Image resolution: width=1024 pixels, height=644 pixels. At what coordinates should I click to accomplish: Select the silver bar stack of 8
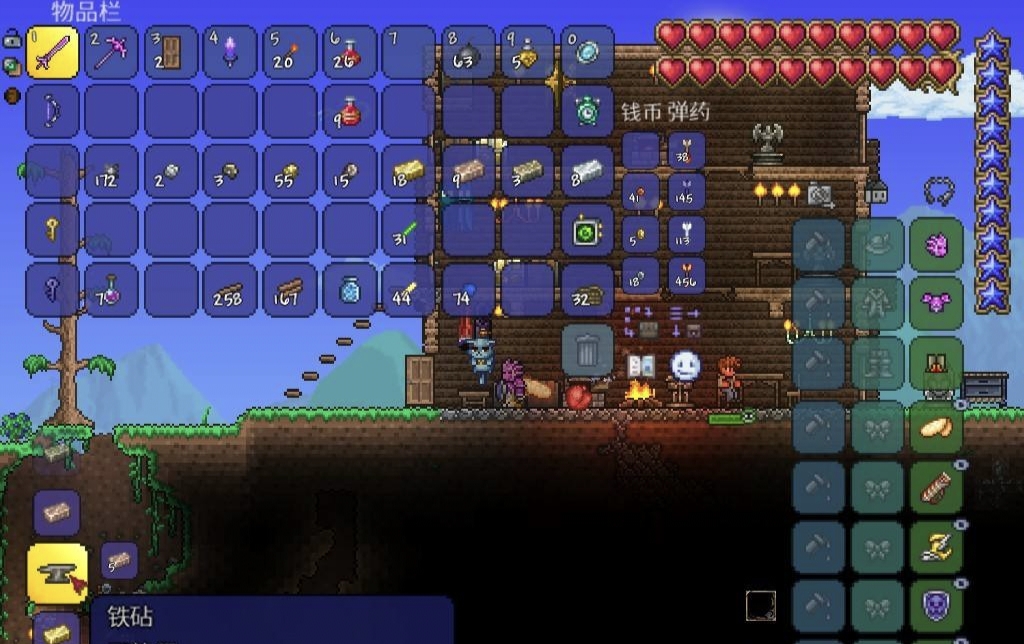587,171
